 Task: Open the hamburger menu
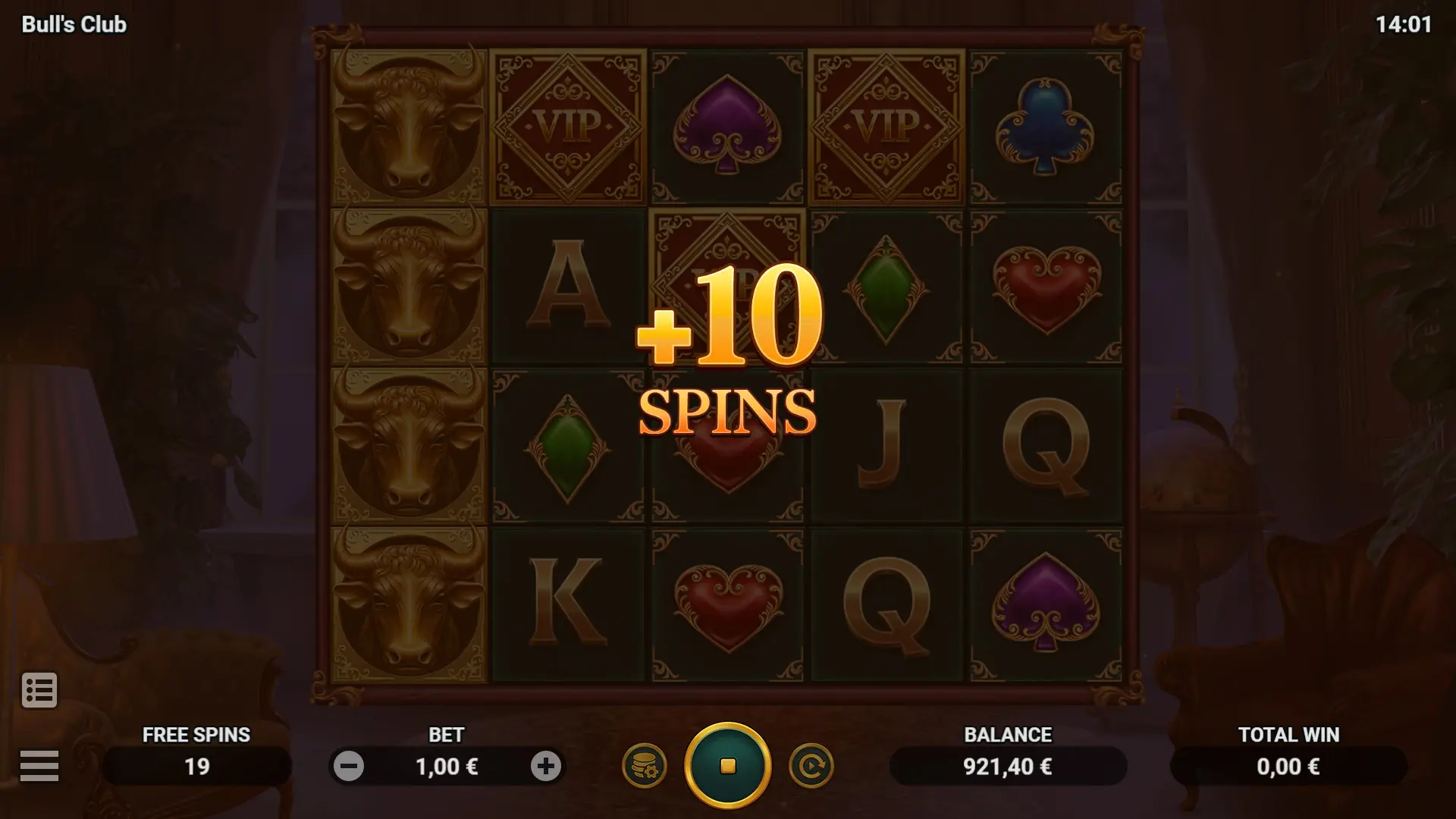point(39,765)
